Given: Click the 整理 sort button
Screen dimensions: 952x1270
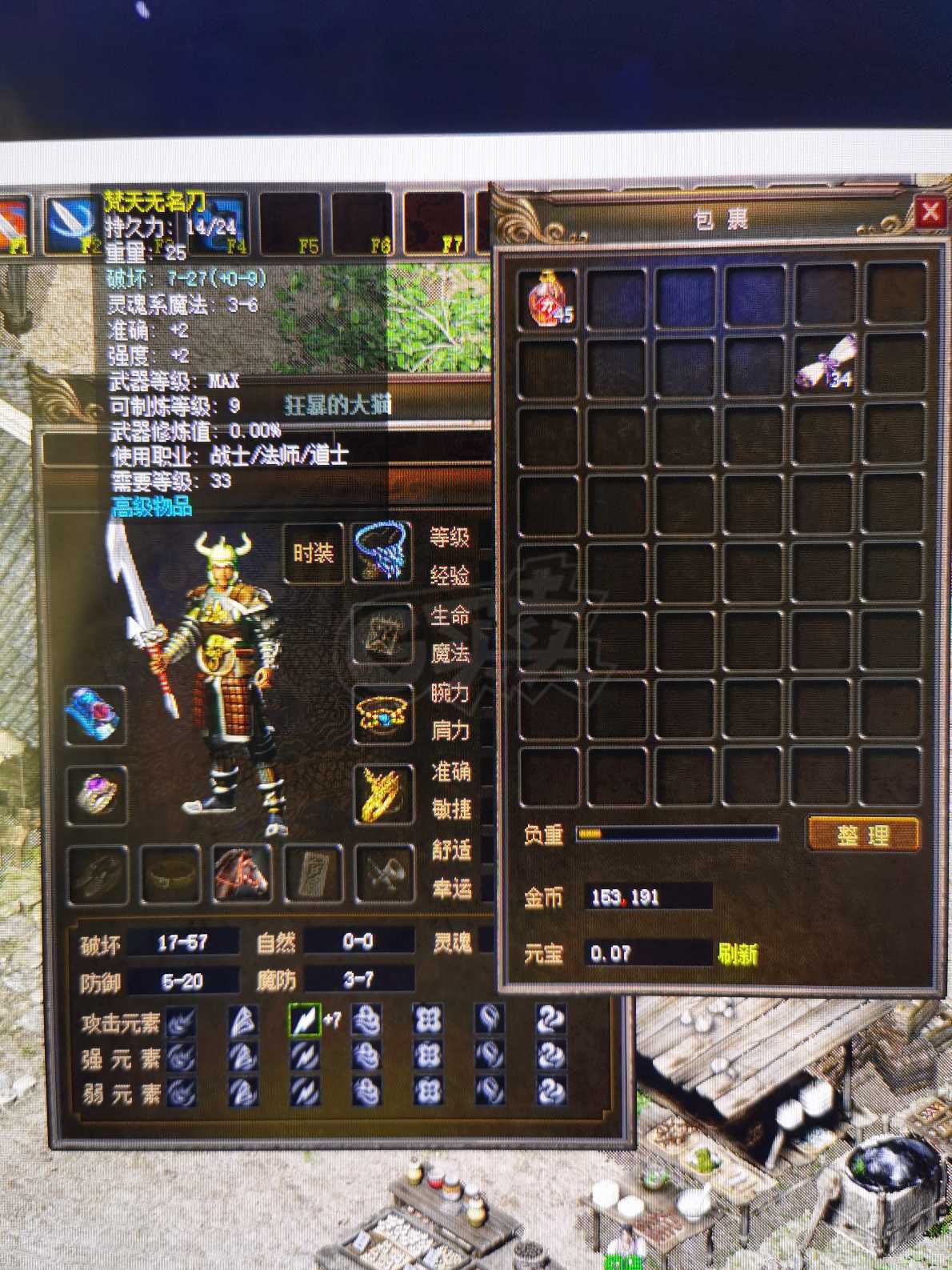Looking at the screenshot, I should (862, 835).
